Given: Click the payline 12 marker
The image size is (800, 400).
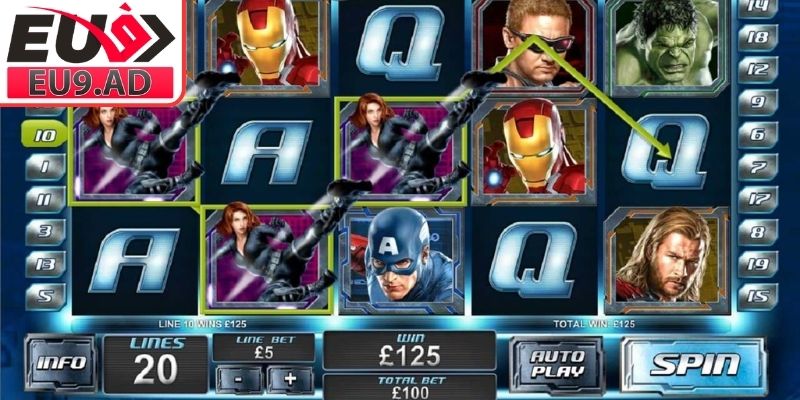Looking at the screenshot, I should pyautogui.click(x=757, y=70).
